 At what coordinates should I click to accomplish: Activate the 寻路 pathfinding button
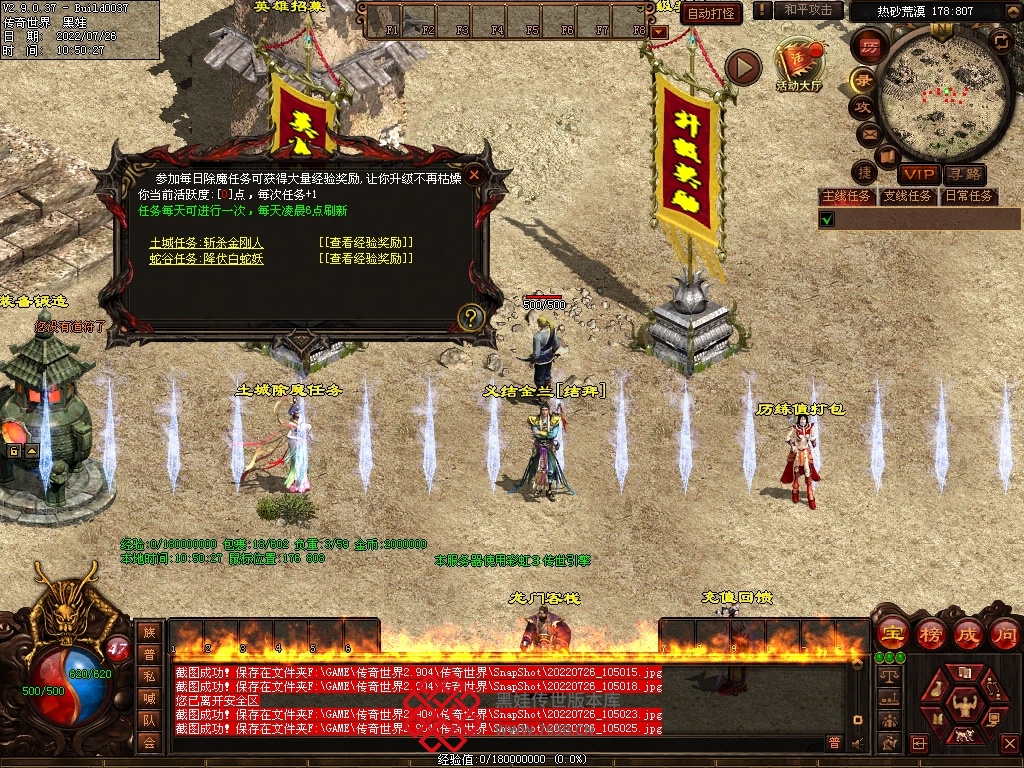(965, 175)
